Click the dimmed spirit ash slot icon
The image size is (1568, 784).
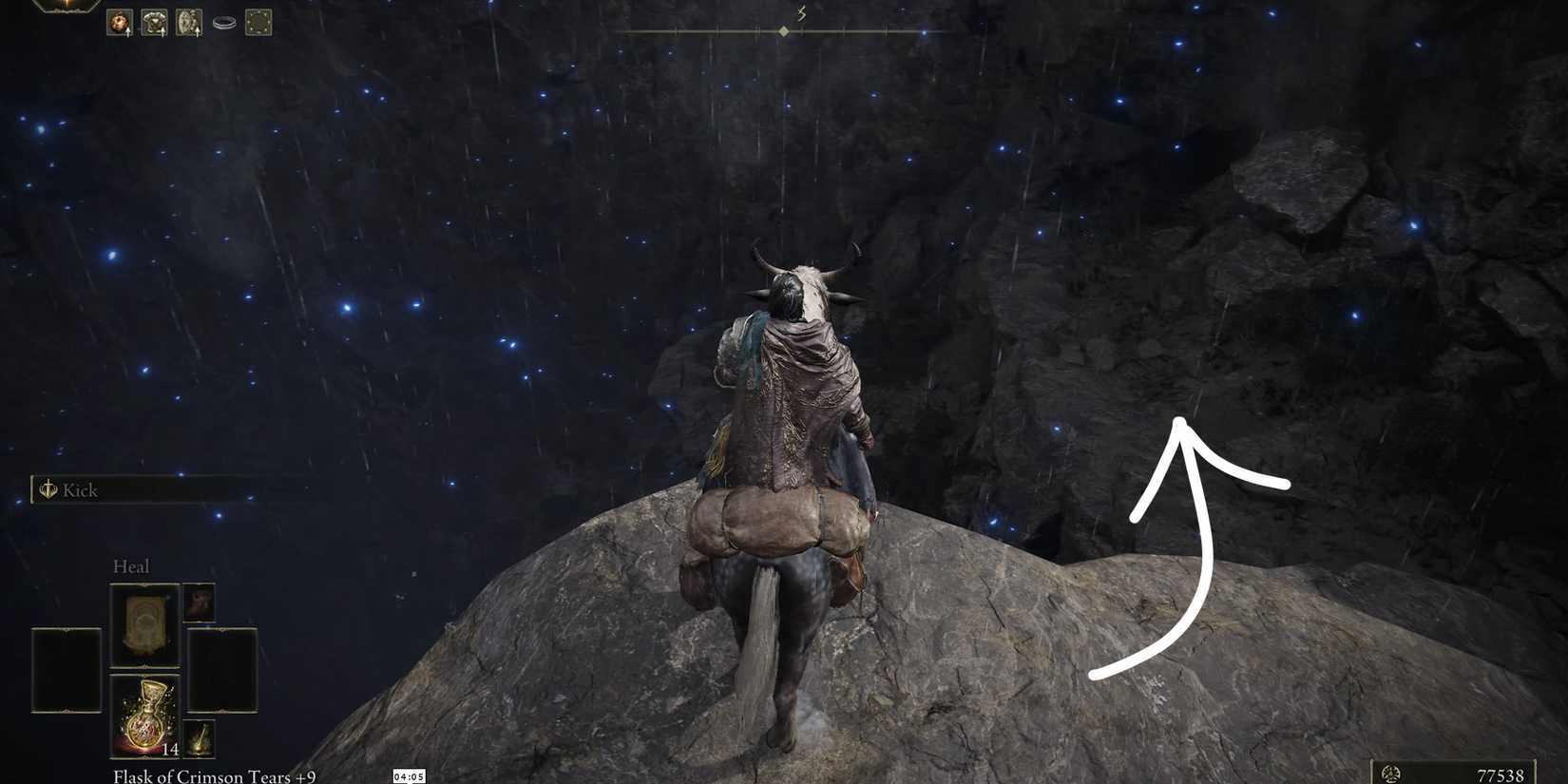click(x=200, y=603)
